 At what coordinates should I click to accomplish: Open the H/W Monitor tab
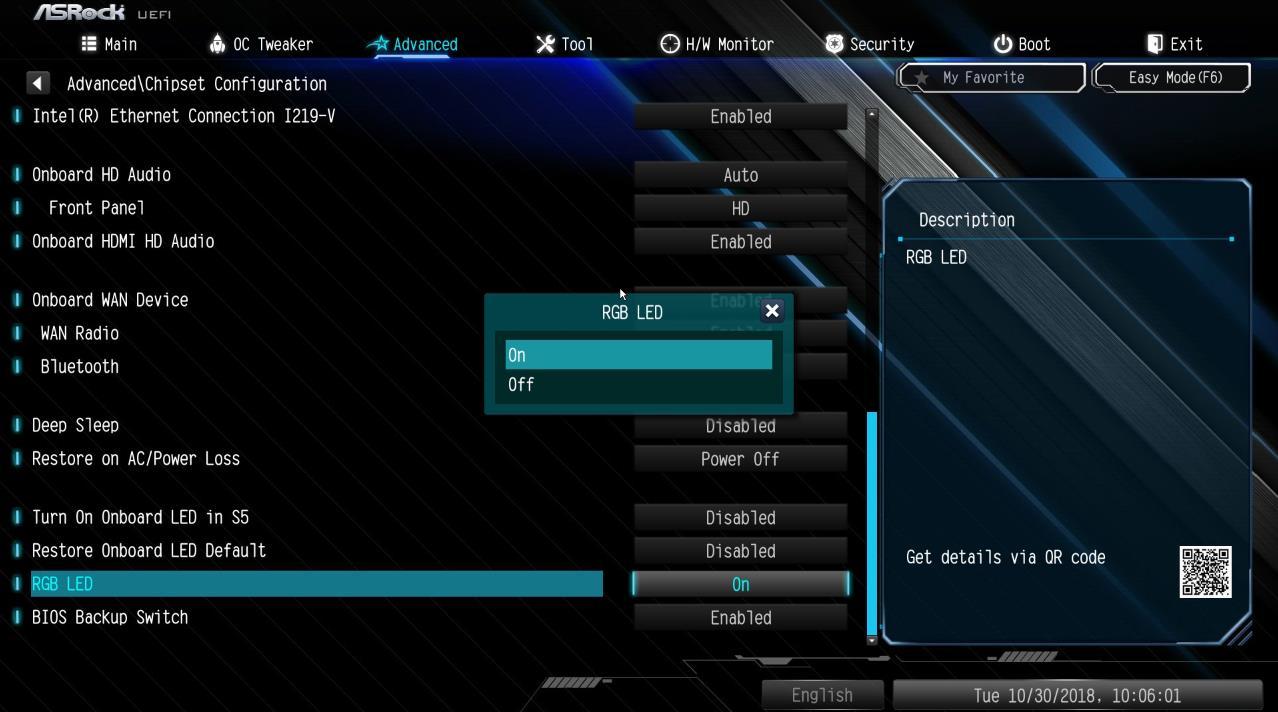tap(717, 44)
